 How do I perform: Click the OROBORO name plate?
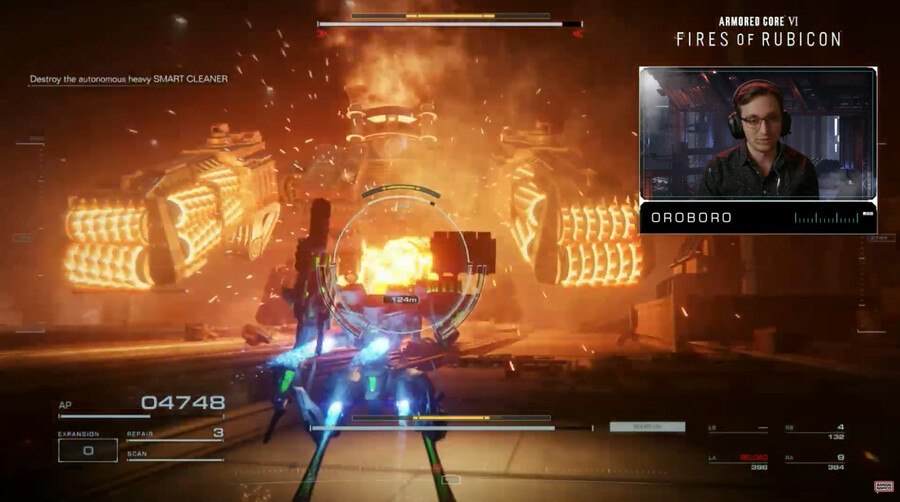click(757, 217)
